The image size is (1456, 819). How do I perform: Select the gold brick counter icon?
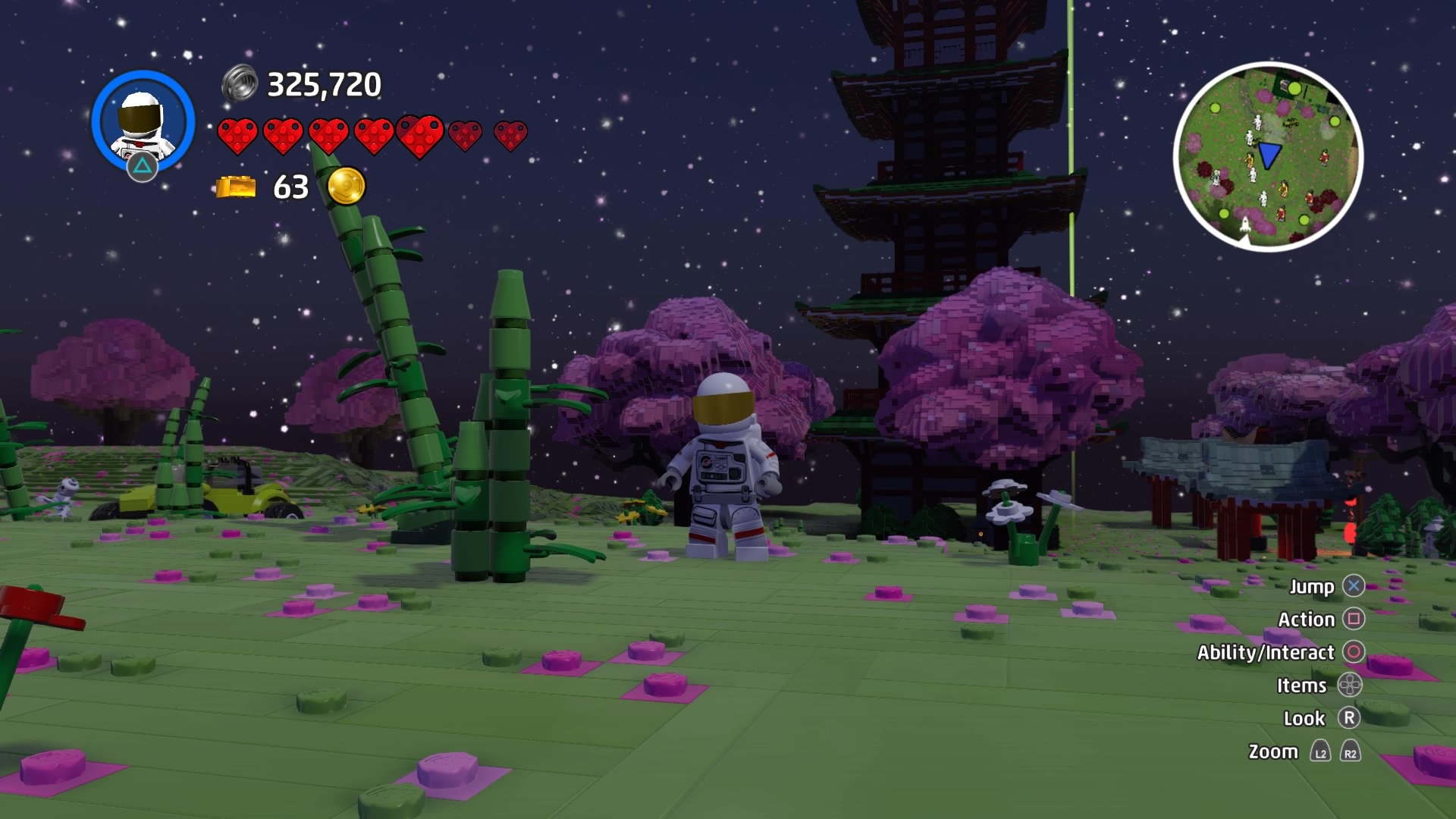point(236,187)
